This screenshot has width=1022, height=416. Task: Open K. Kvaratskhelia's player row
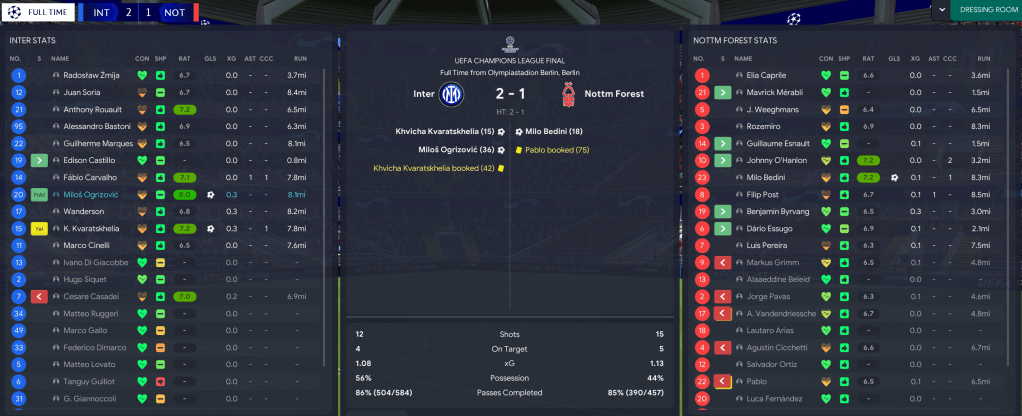point(93,228)
